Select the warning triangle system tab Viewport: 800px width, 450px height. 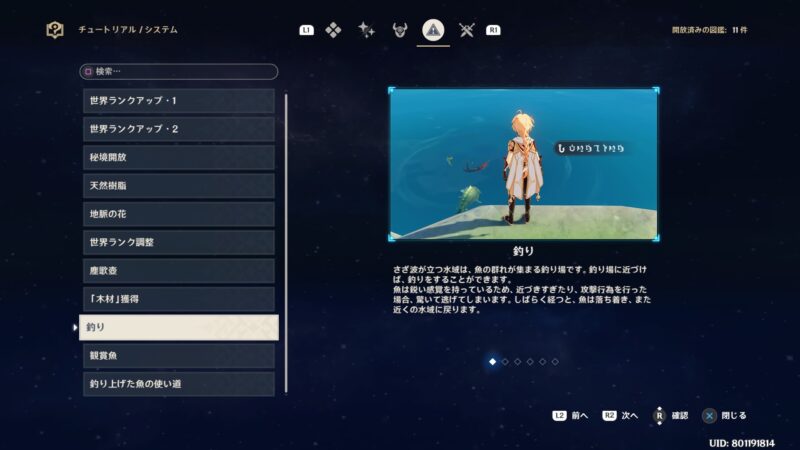pos(433,30)
